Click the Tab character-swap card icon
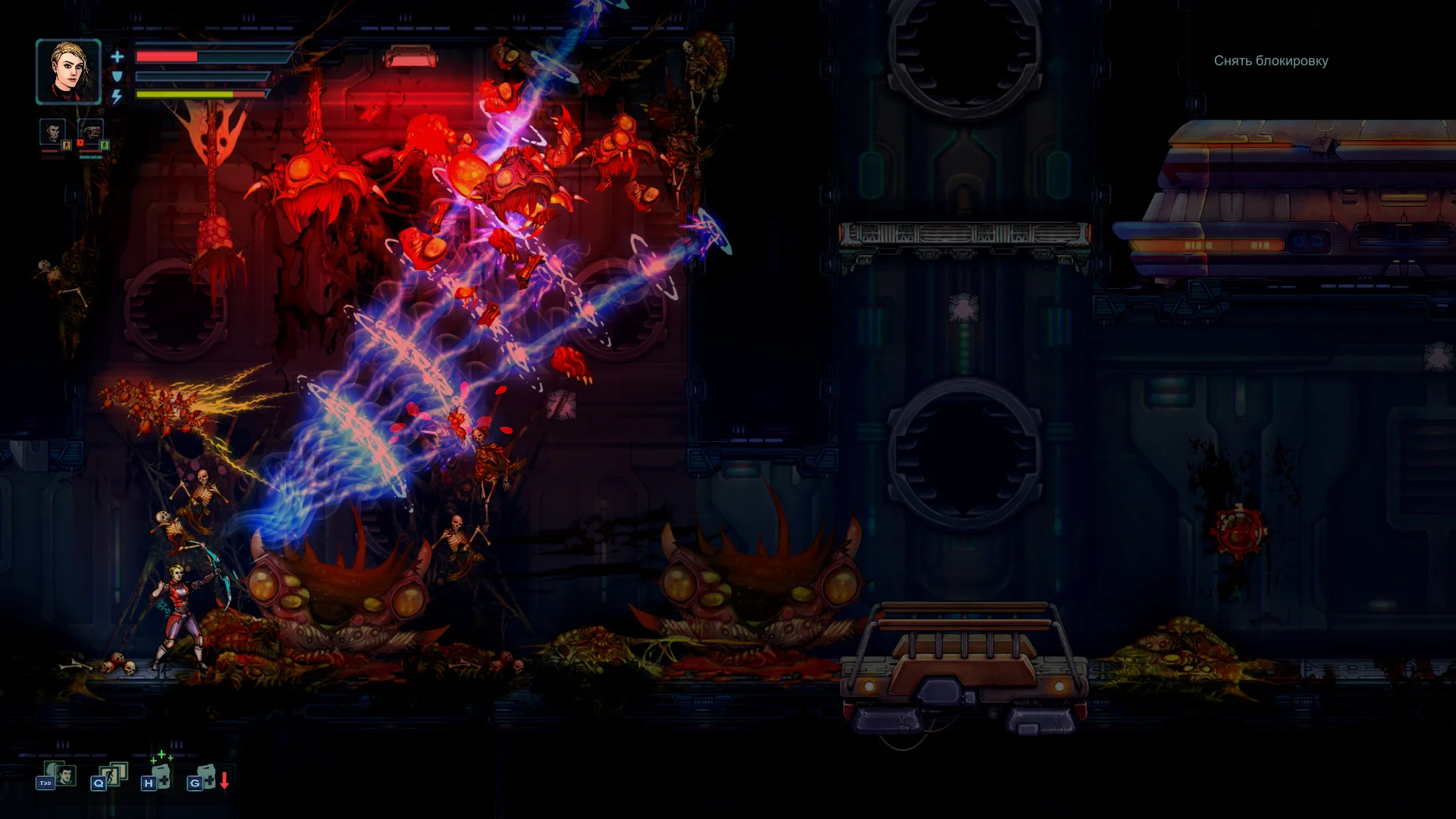 coord(65,774)
